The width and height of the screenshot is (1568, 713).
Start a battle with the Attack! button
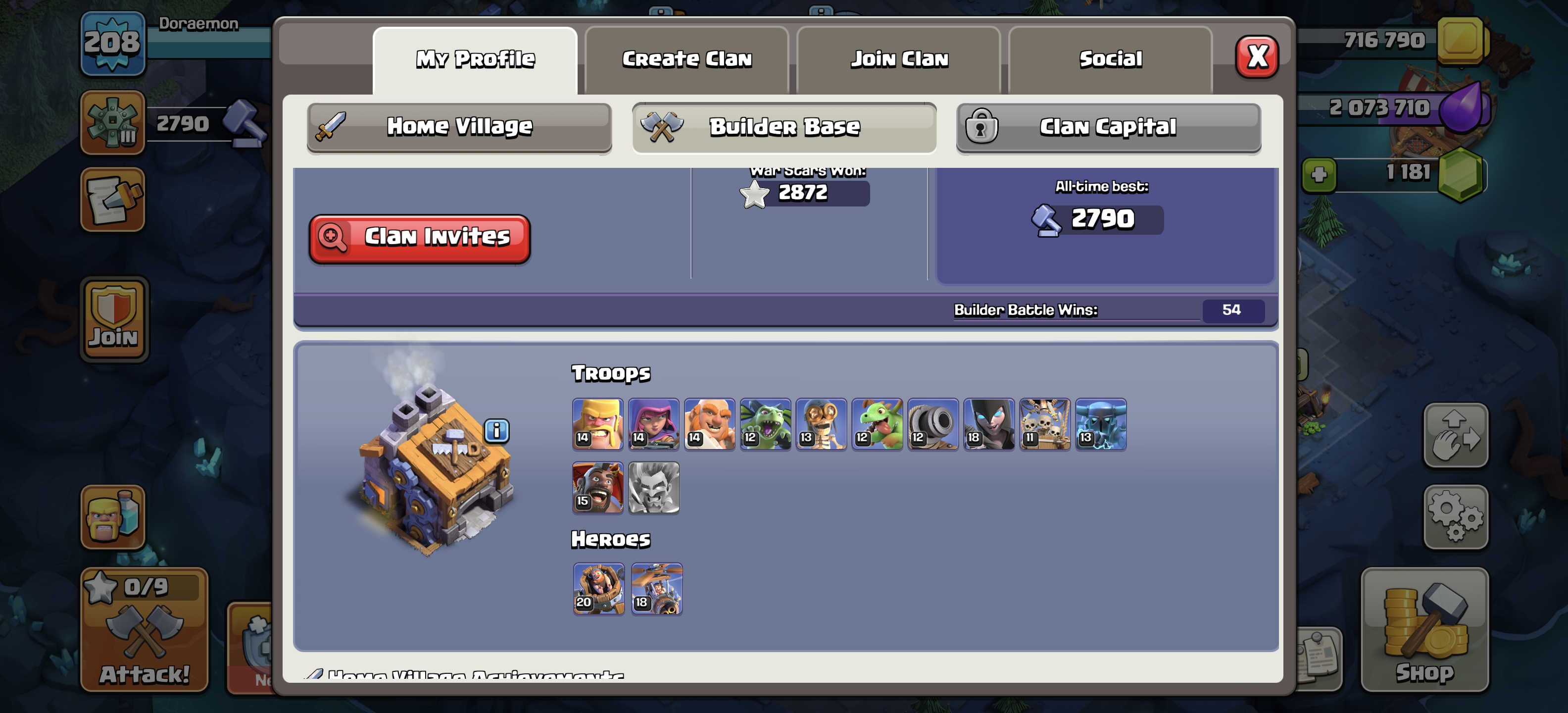pyautogui.click(x=144, y=630)
